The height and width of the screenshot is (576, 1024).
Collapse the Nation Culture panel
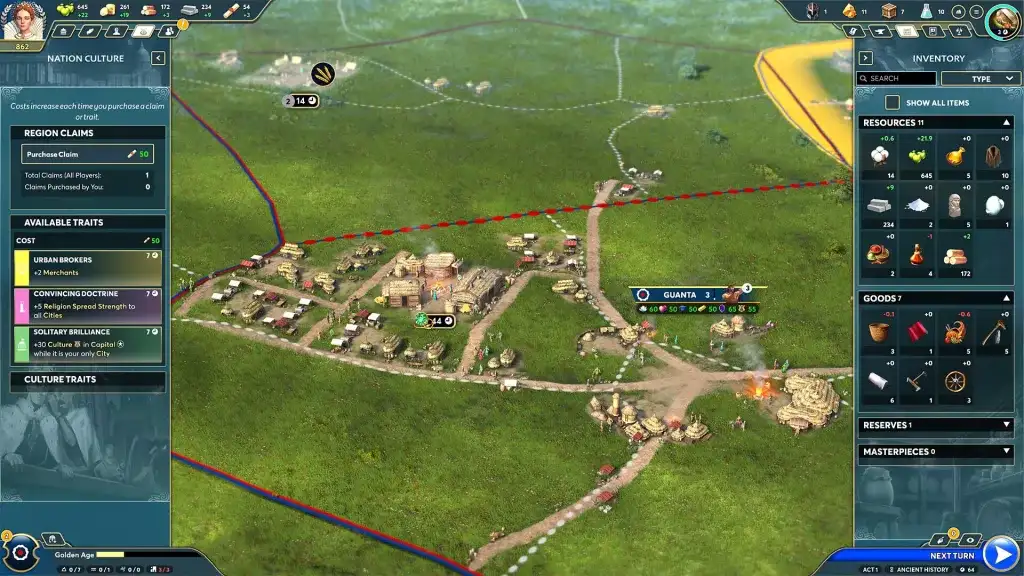(x=158, y=58)
